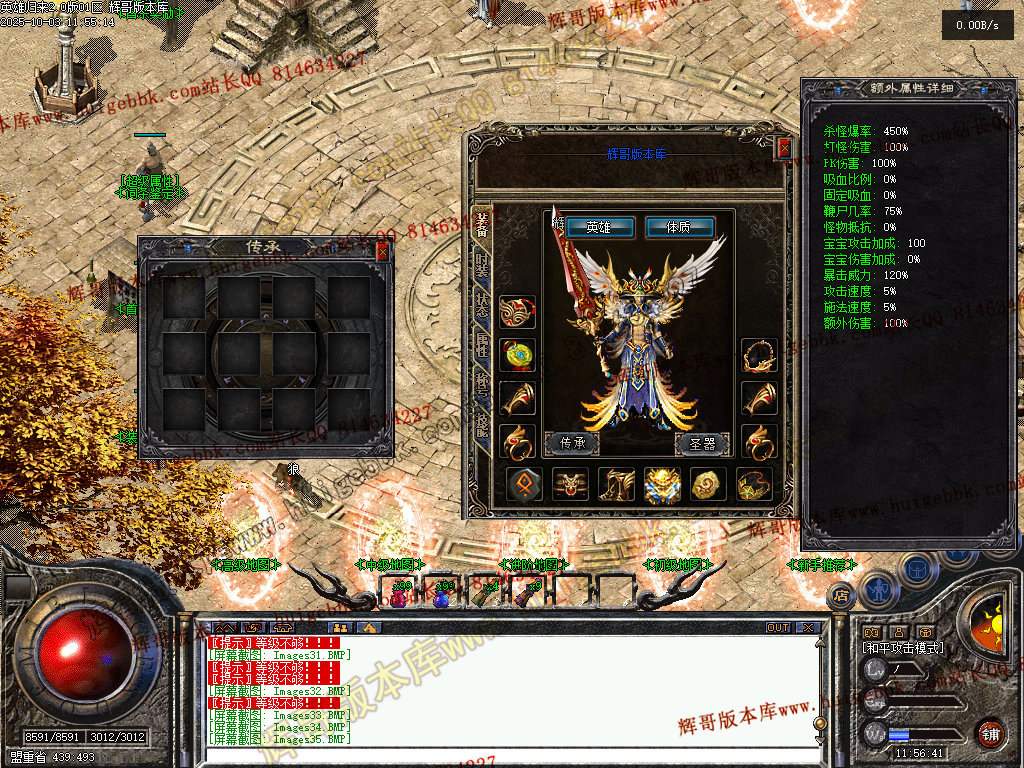This screenshot has height=768, width=1024.
Task: Select the equipped necklace slot
Action: [x=759, y=354]
